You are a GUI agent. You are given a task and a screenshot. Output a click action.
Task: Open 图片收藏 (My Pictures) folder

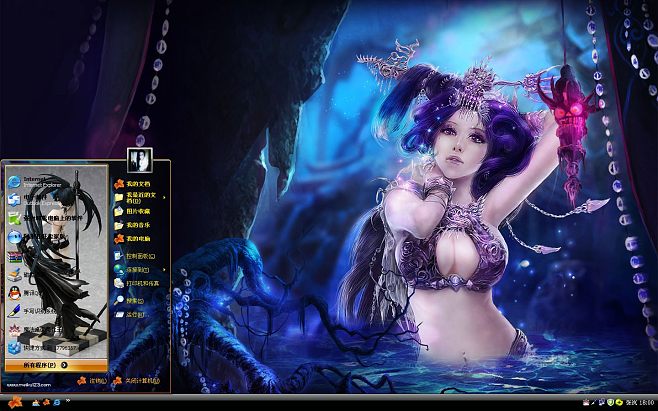(x=135, y=211)
